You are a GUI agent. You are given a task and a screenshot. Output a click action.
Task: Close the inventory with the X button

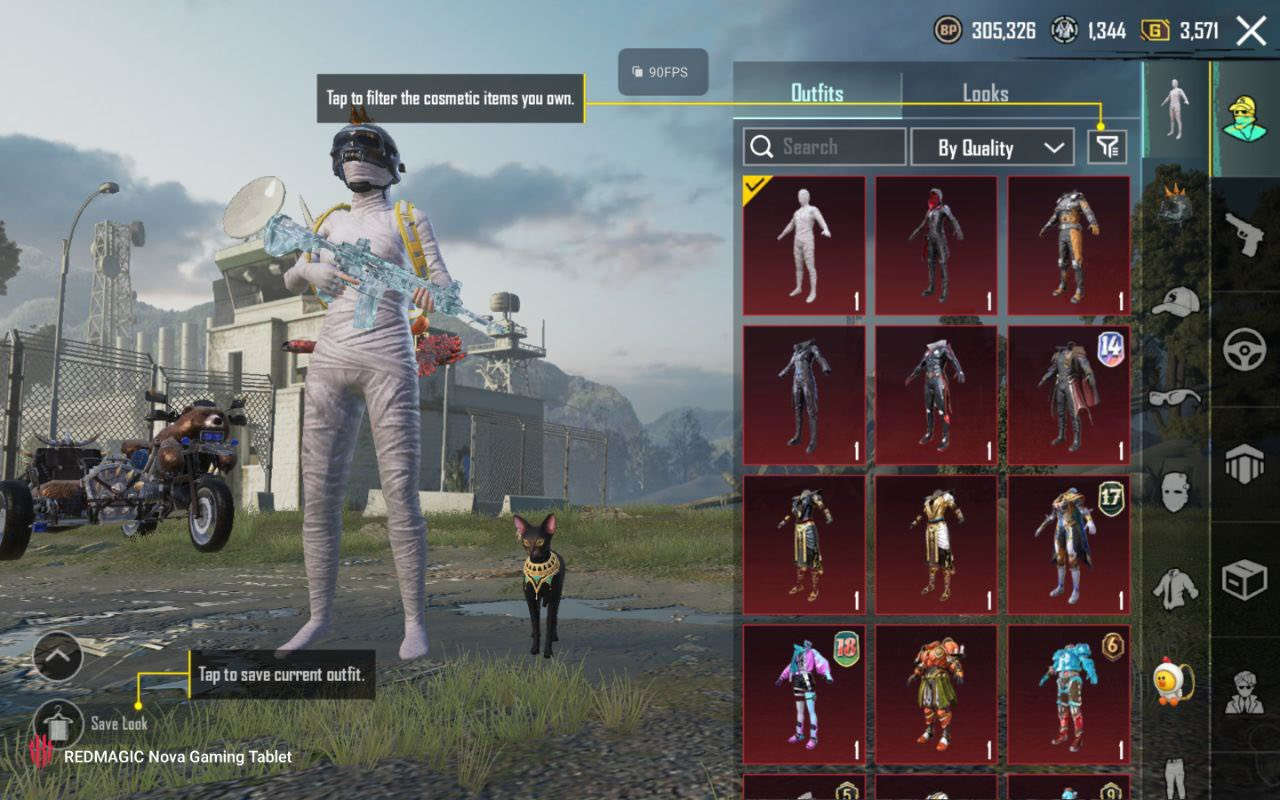1251,31
